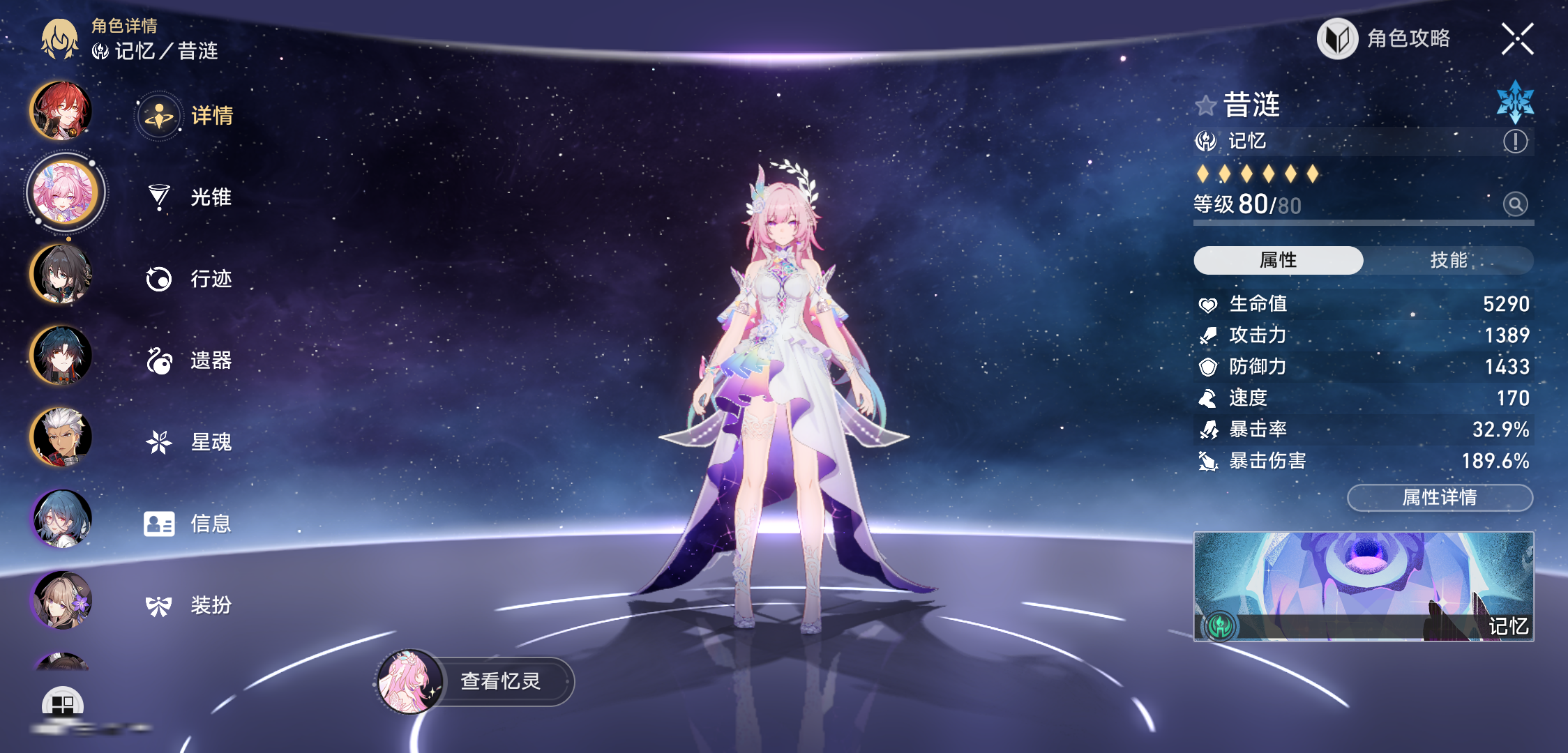
Task: Select the 行迹 traces menu entry
Action: 188,279
